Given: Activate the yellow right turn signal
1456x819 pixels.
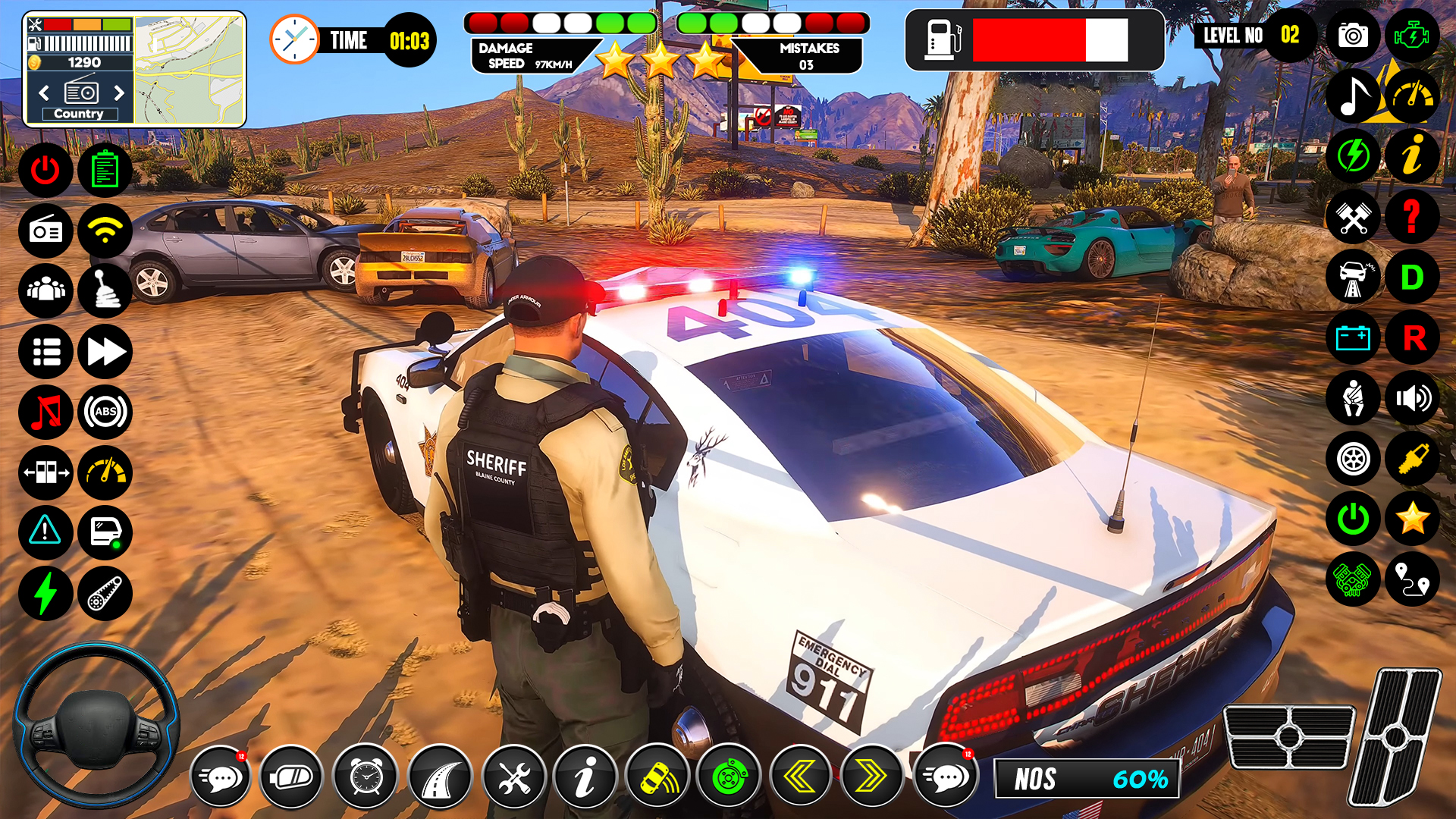Looking at the screenshot, I should (x=872, y=776).
